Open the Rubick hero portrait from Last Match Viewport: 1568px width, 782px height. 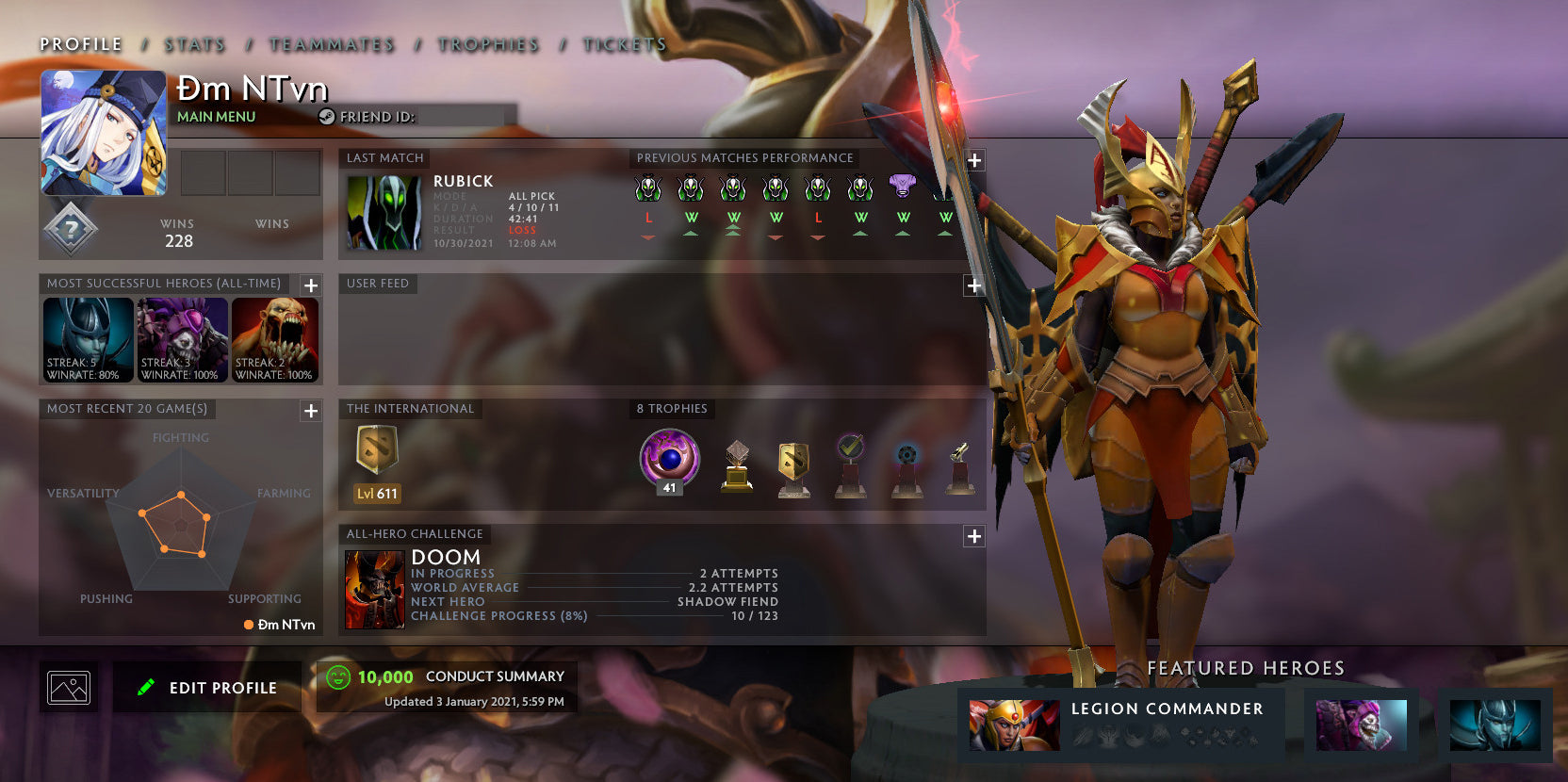(383, 212)
